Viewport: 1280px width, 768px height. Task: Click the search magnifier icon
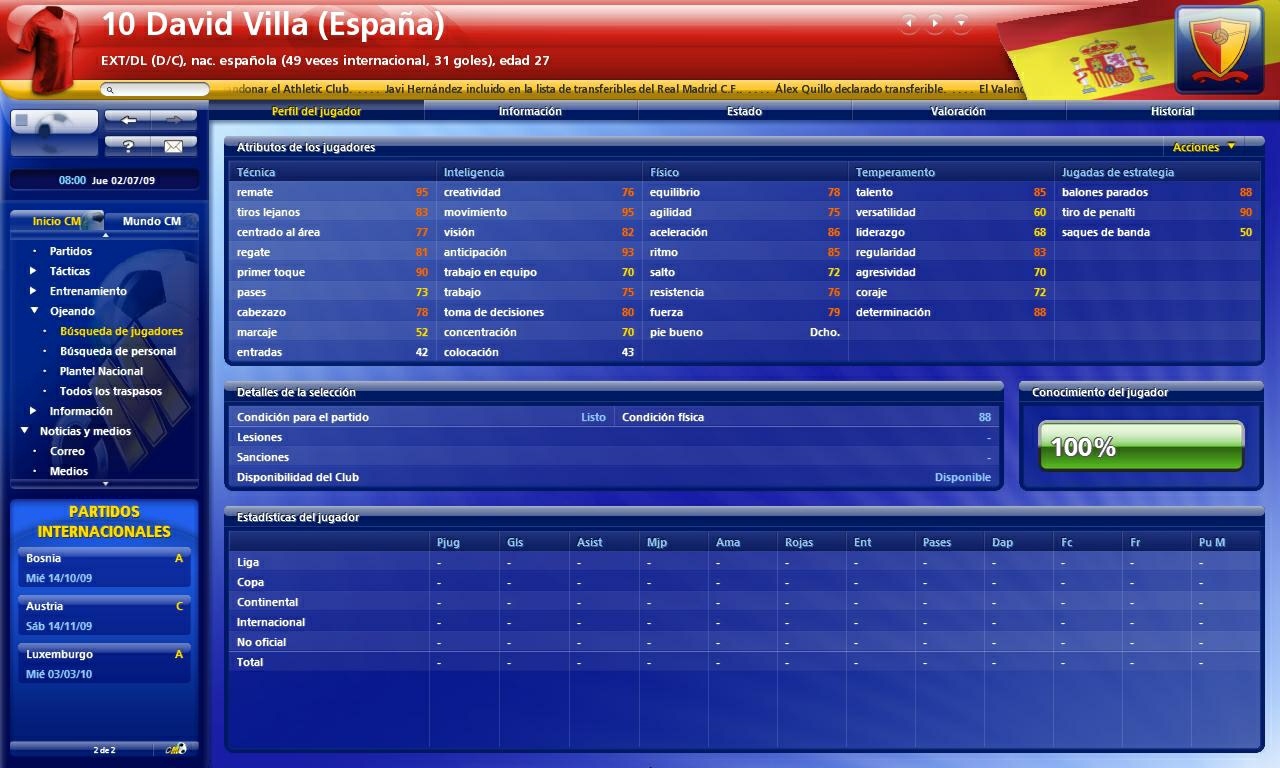108,88
